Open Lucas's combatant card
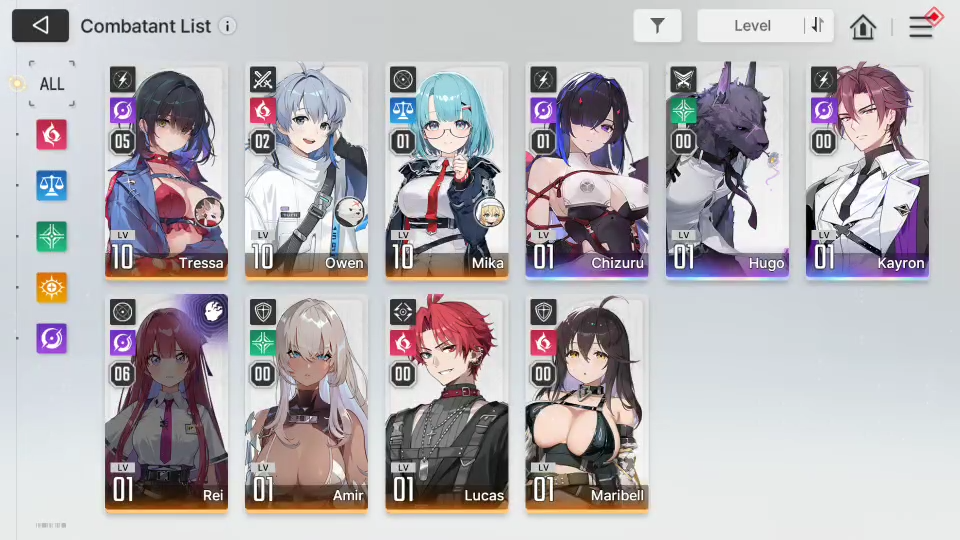Viewport: 960px width, 540px height. coord(446,402)
